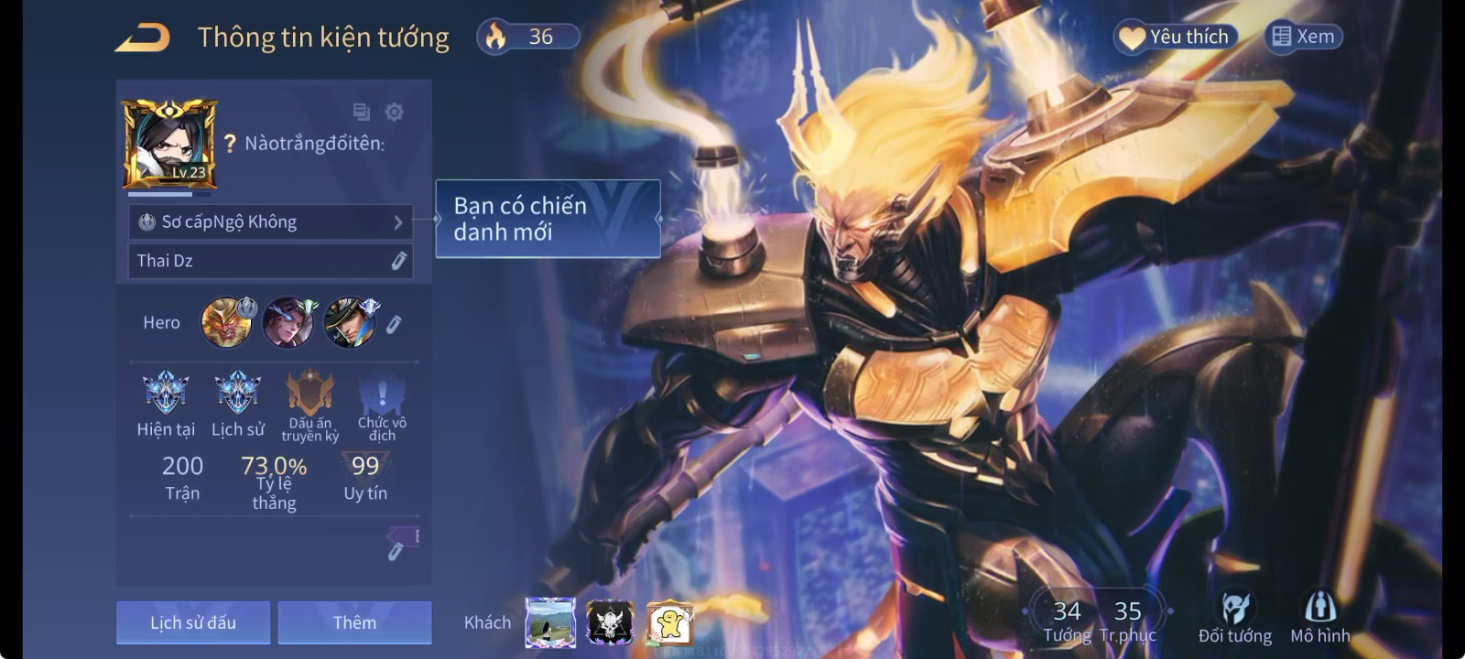View the Lịch sử rank history badge

point(238,393)
